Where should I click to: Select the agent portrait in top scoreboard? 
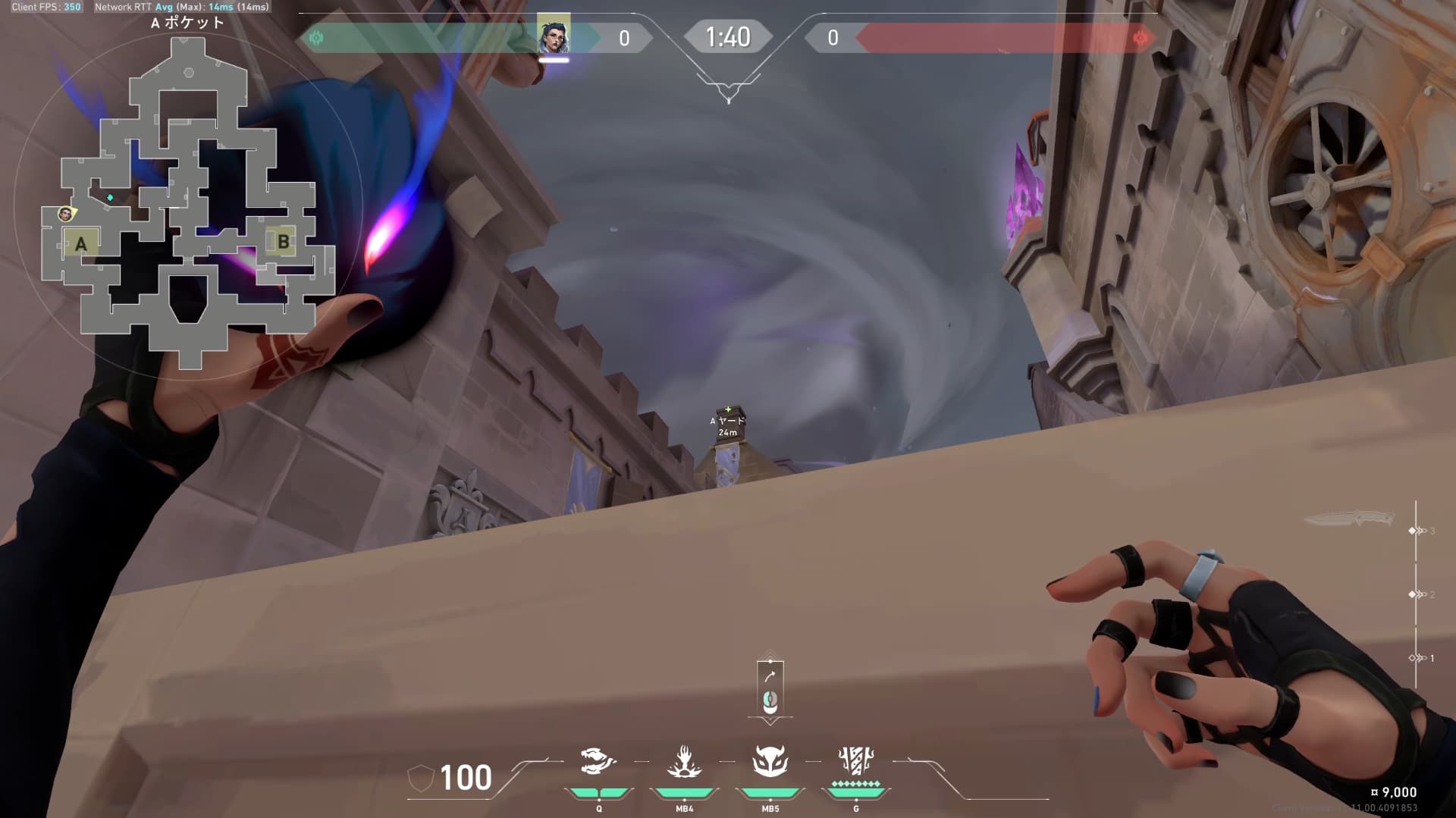(x=554, y=36)
